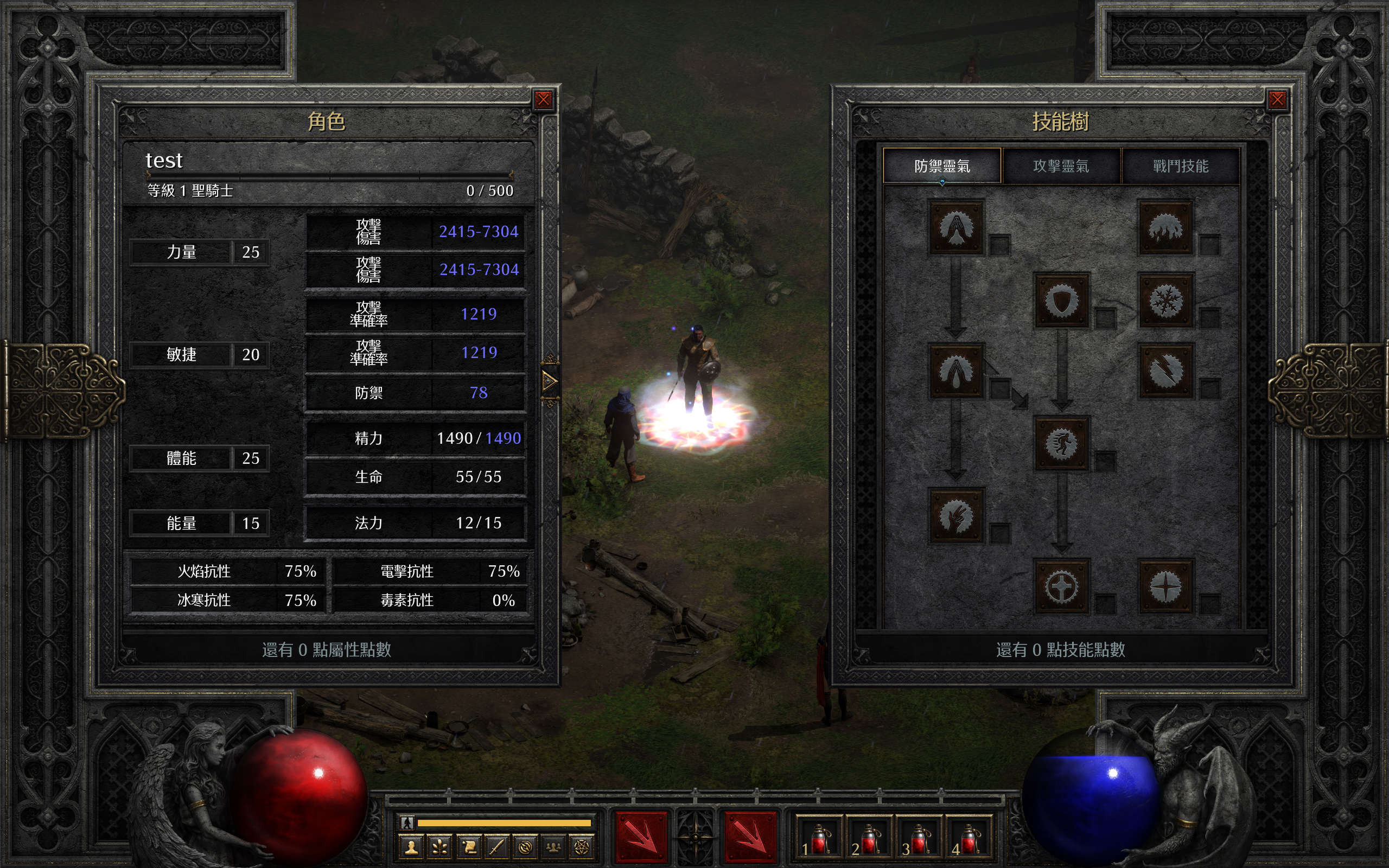The height and width of the screenshot is (868, 1389).
Task: Use the health potion in belt slot 1
Action: coord(818,839)
